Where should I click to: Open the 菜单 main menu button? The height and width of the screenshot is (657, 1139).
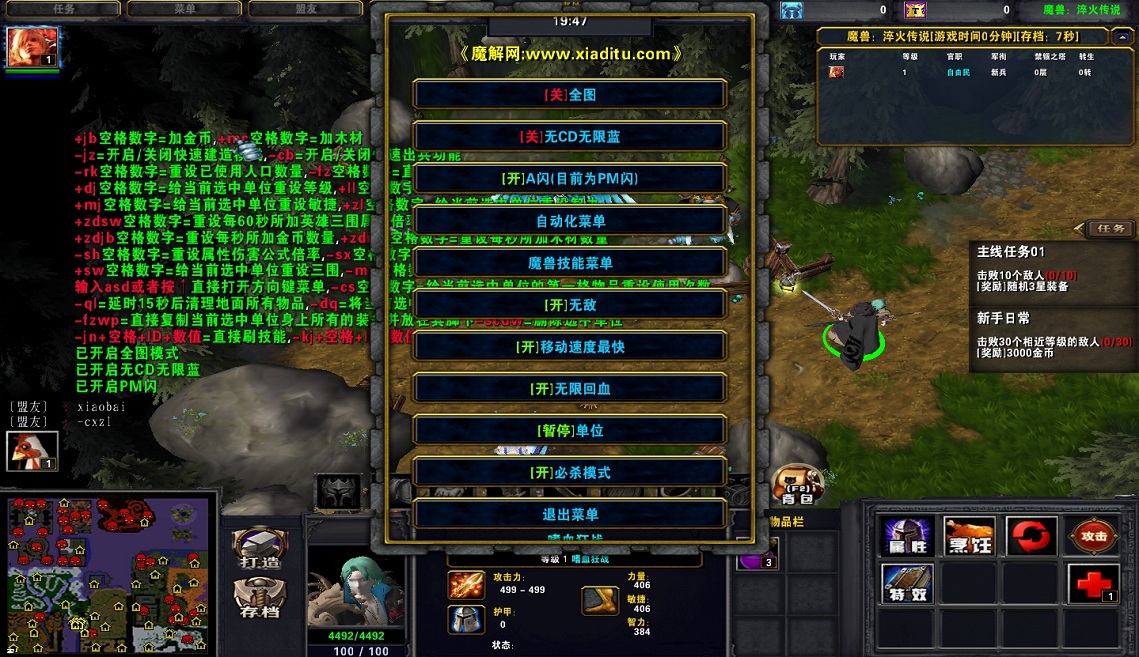184,9
